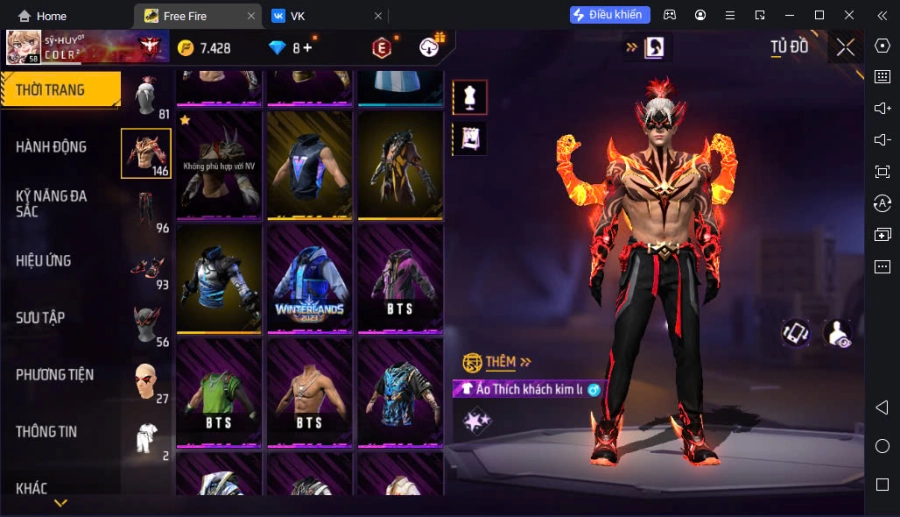The image size is (900, 517).
Task: Toggle the character view eye icon
Action: tap(837, 333)
